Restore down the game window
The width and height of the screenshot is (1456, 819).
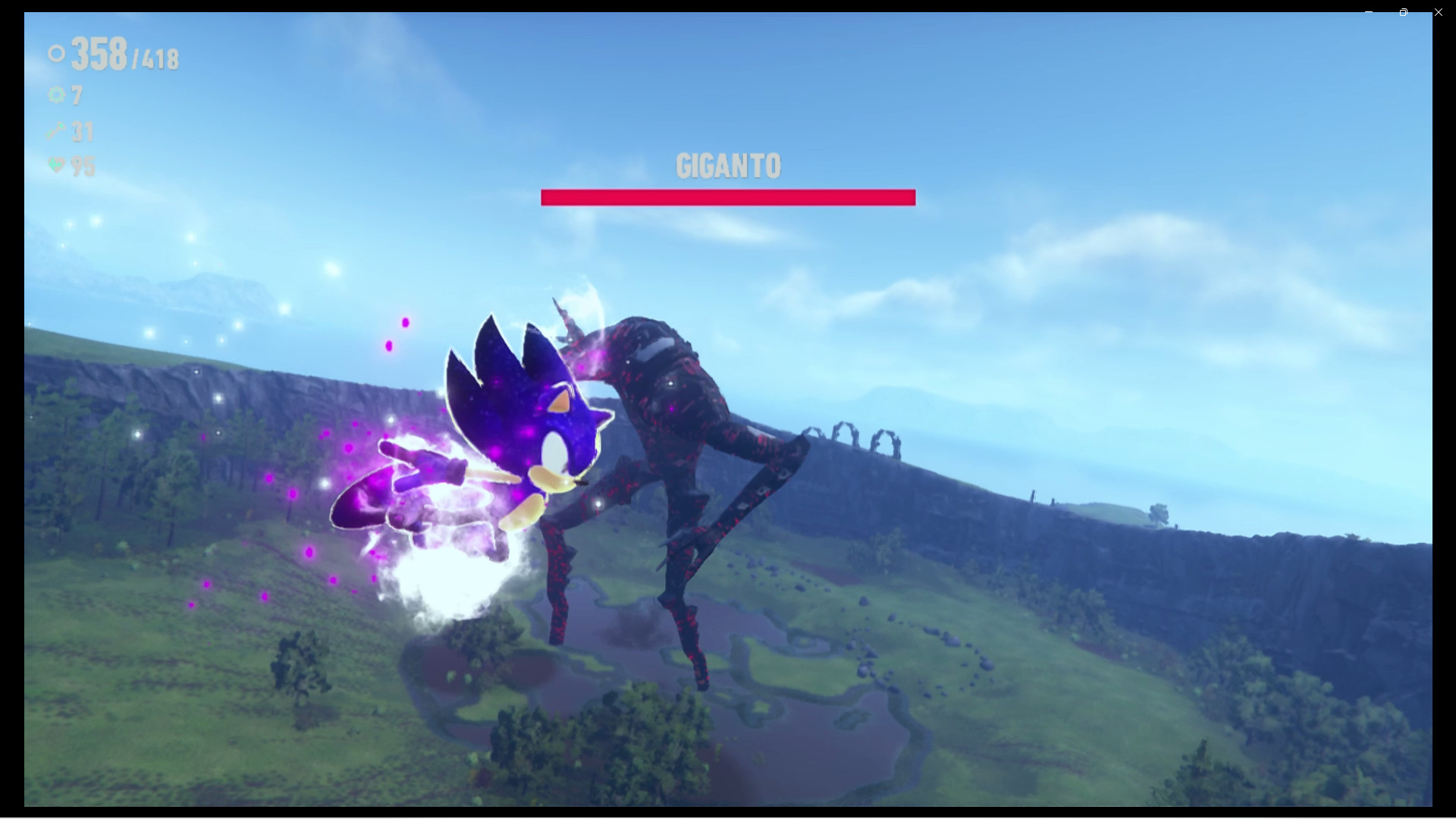(1403, 12)
